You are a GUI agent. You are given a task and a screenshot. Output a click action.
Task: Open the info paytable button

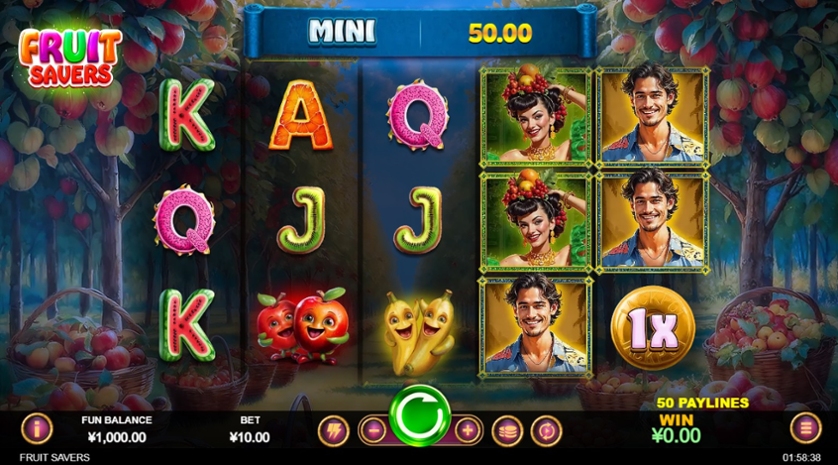point(35,429)
